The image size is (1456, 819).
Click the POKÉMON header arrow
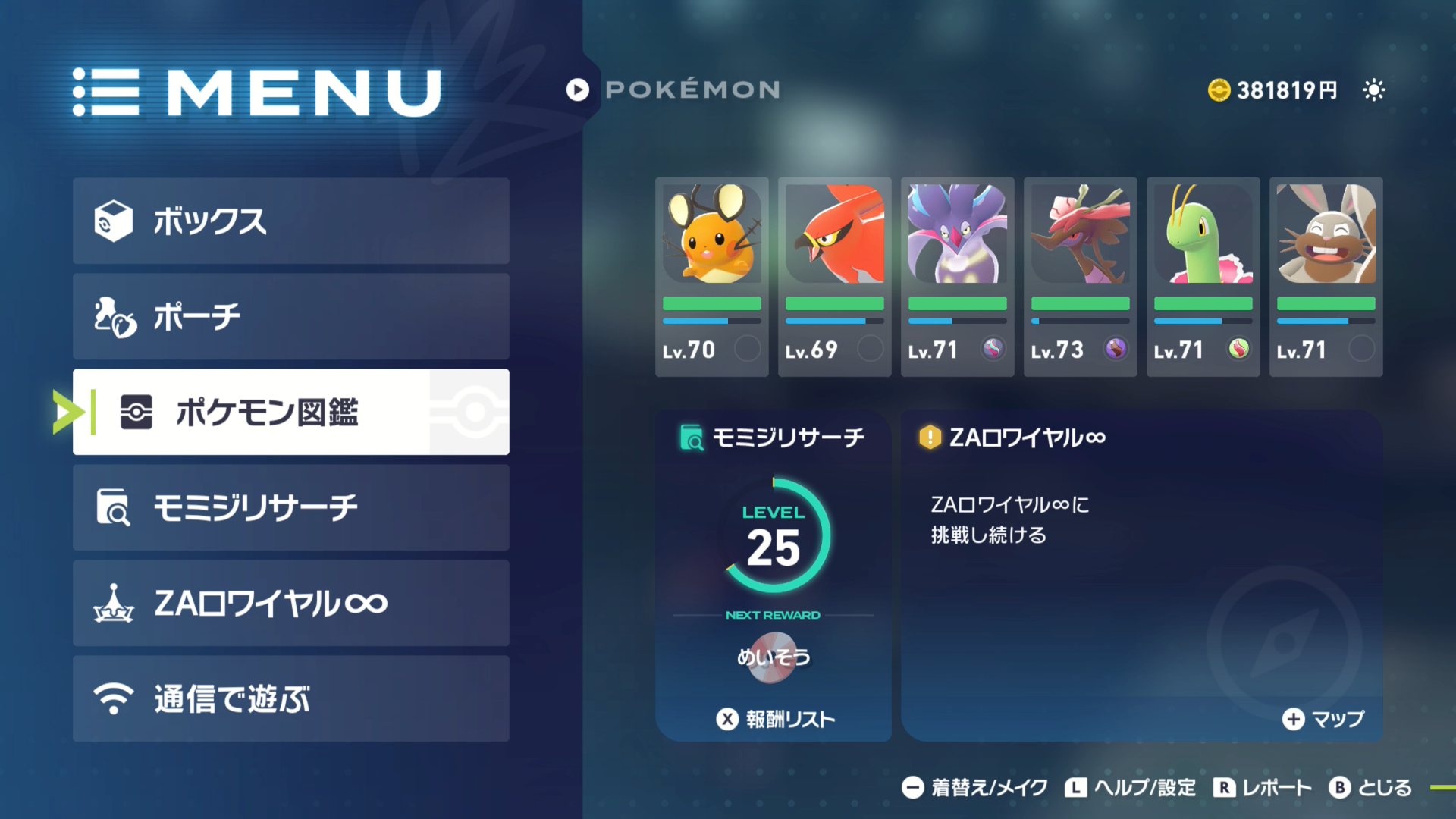tap(578, 90)
